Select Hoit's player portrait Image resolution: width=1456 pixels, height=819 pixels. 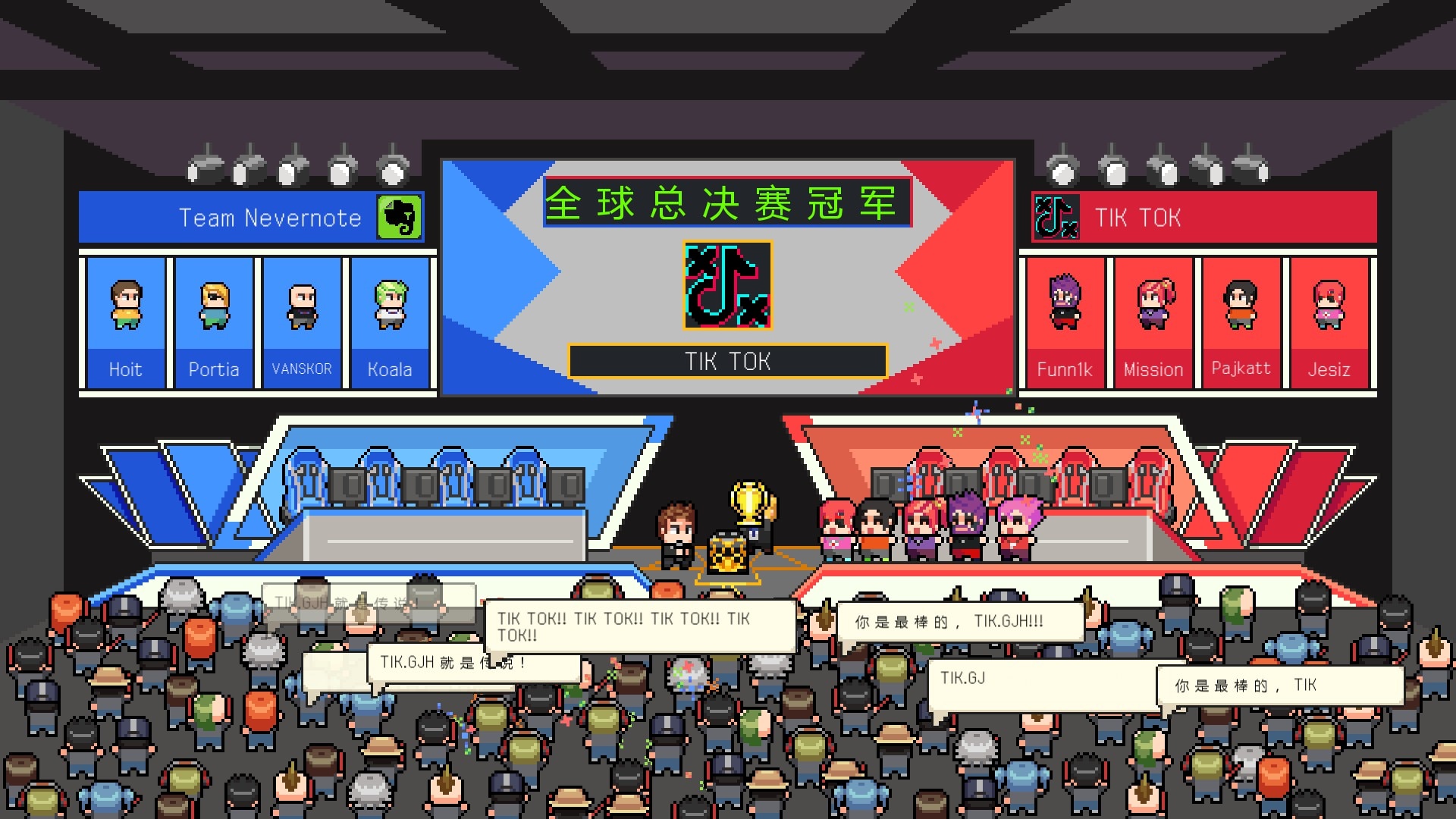pyautogui.click(x=124, y=307)
